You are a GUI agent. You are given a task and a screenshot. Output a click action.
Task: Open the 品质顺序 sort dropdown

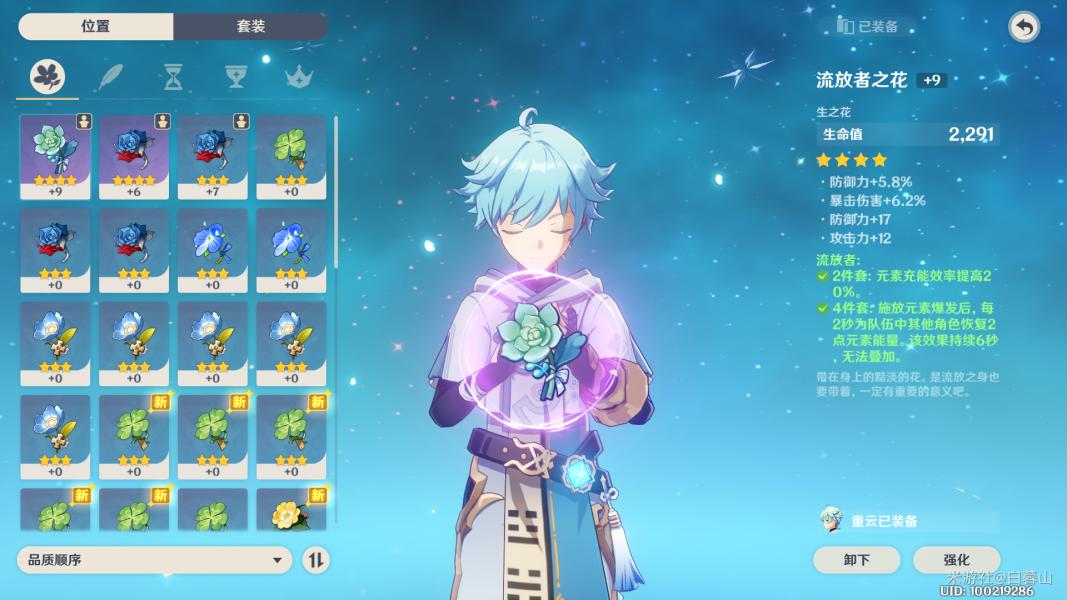pyautogui.click(x=154, y=560)
